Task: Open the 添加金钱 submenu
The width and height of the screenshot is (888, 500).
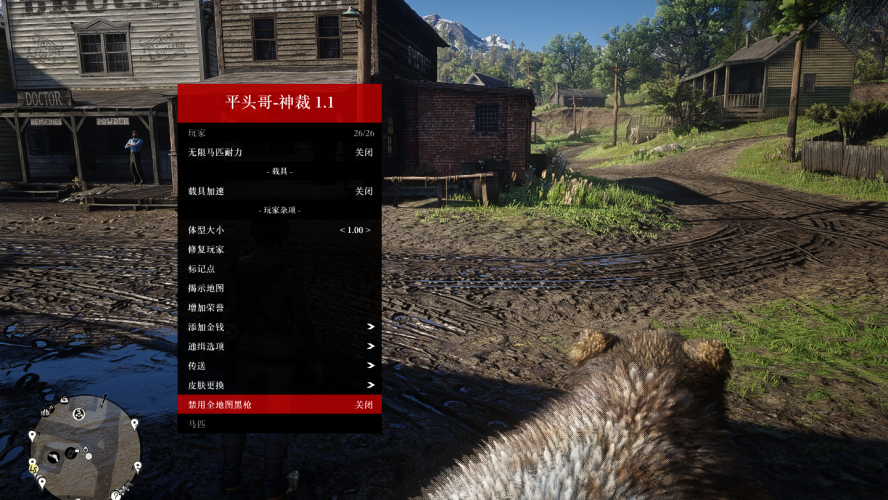Action: coord(279,327)
